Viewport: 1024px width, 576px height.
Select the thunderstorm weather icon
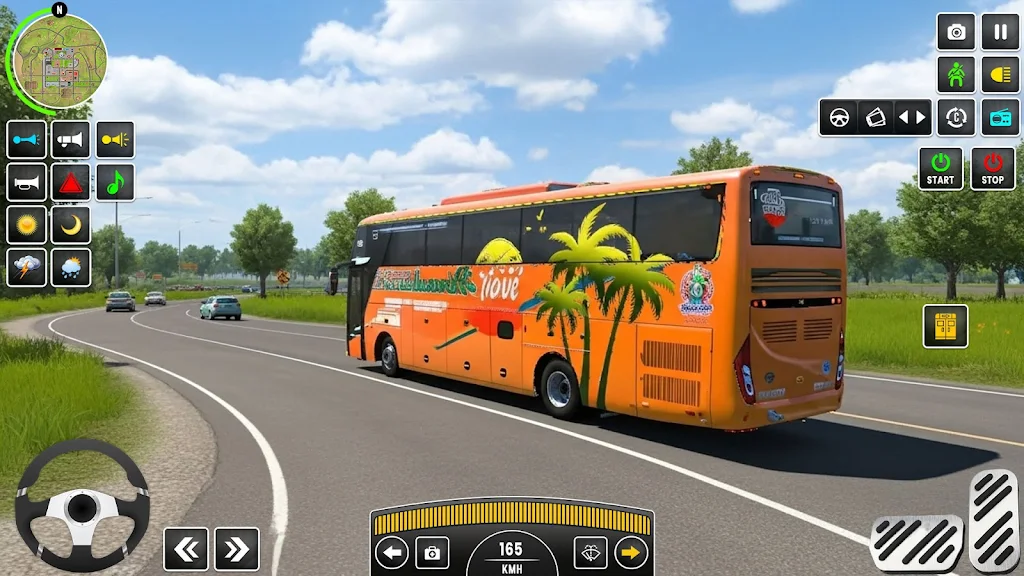[x=27, y=268]
